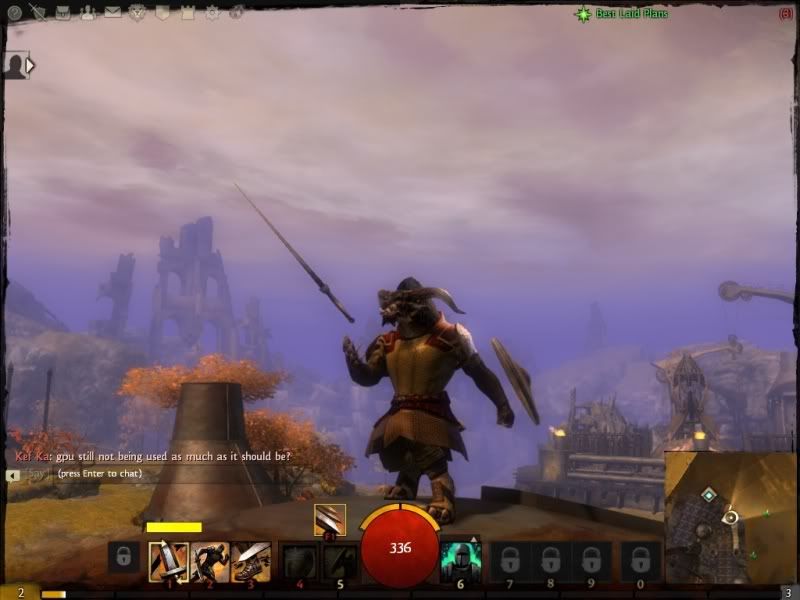The width and height of the screenshot is (800, 600).
Task: Open the lion head trading post icon
Action: 138,13
